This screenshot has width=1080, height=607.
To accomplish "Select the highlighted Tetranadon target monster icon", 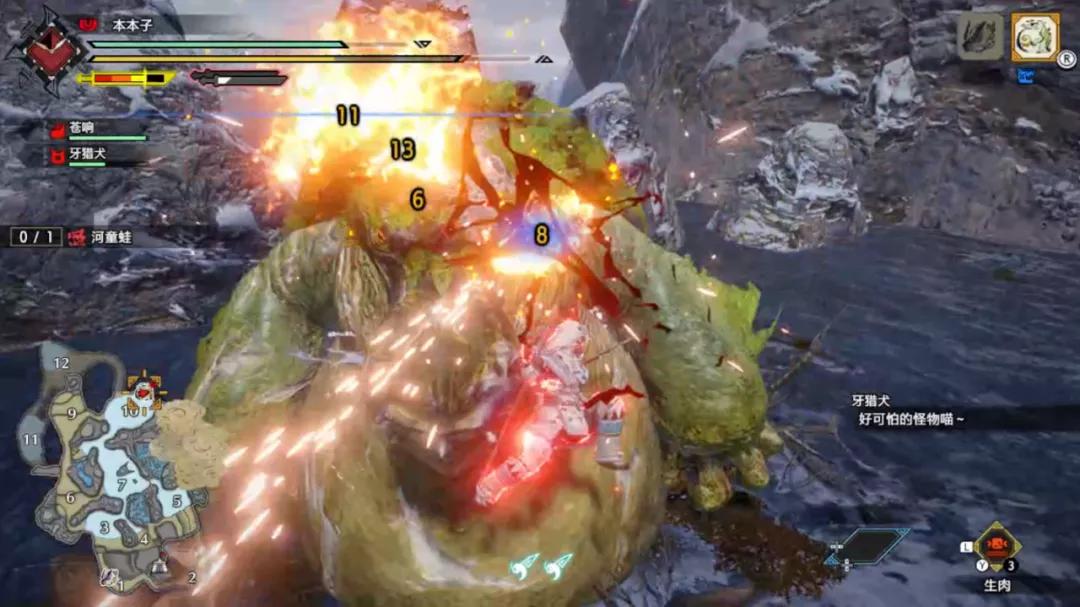I will 1035,37.
